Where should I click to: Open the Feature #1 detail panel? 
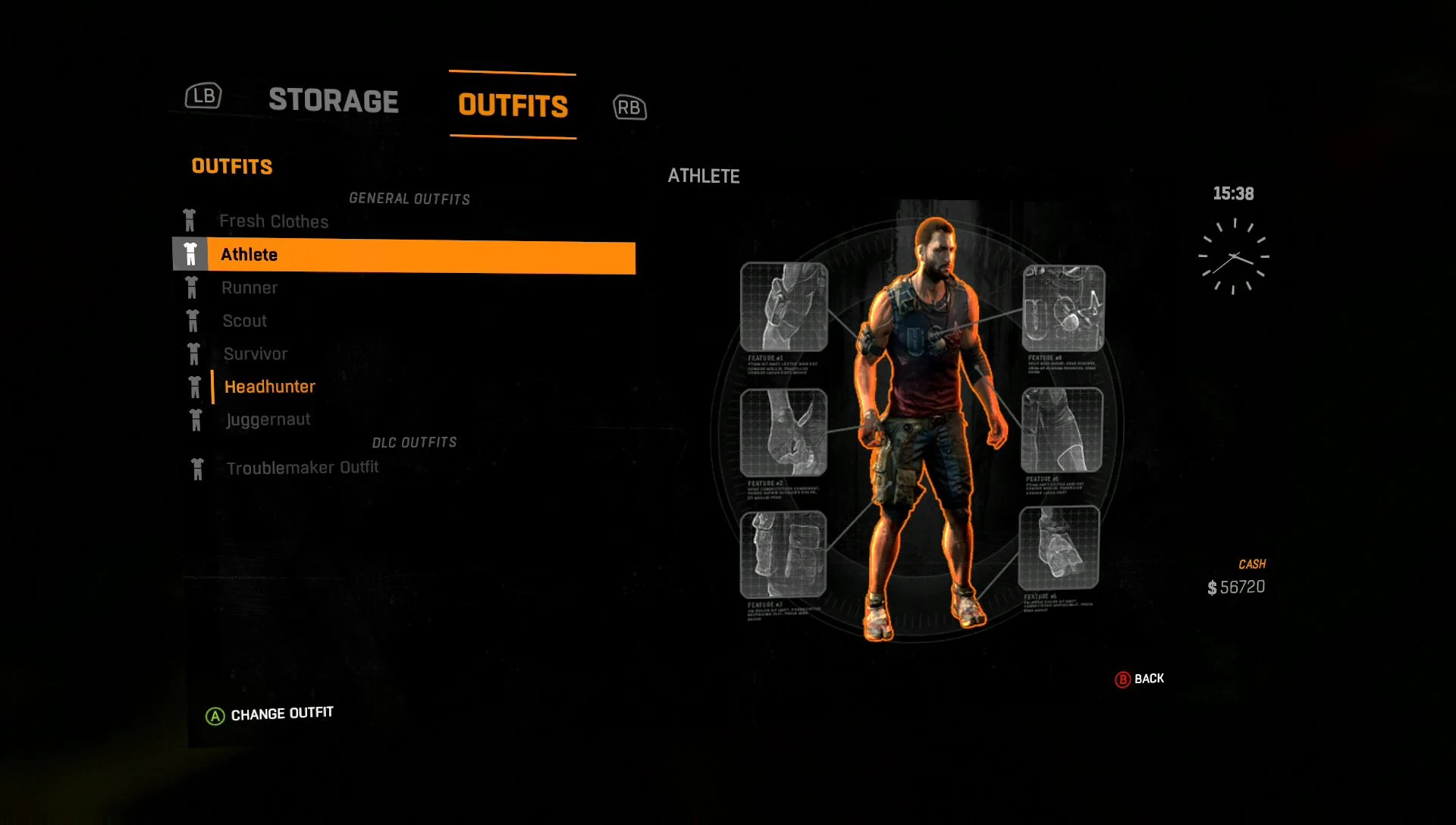785,307
